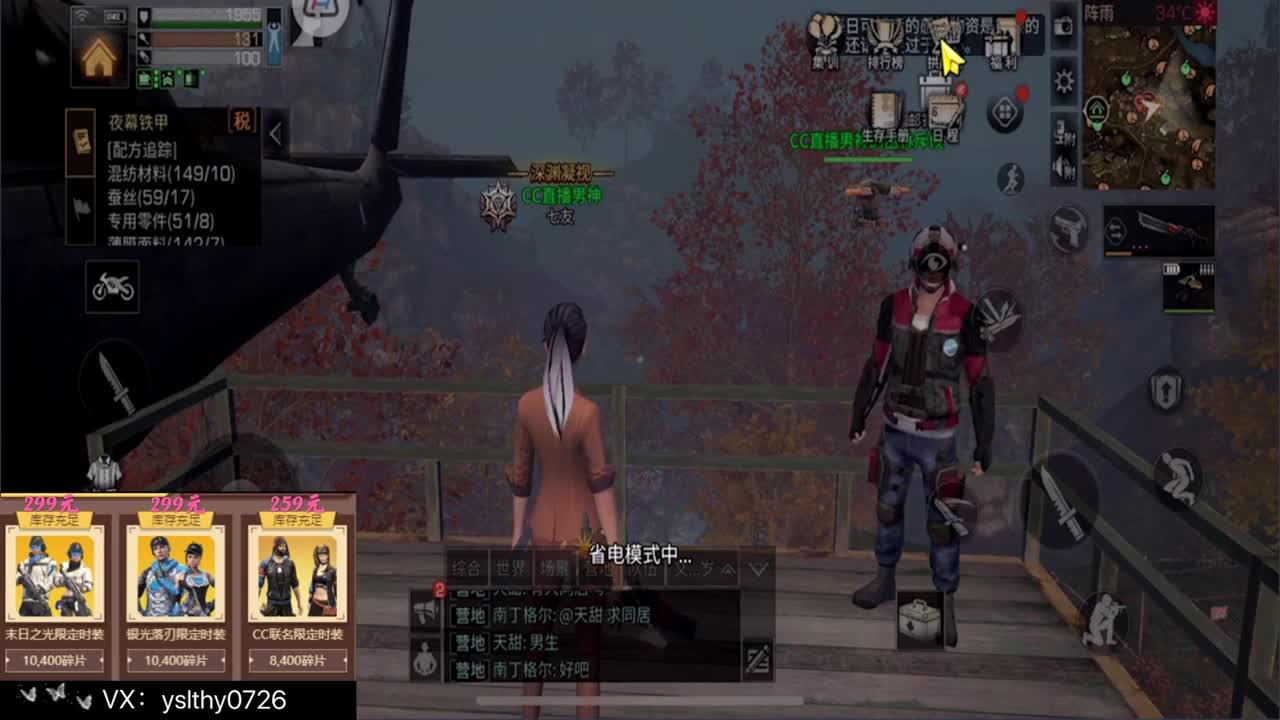This screenshot has height=720, width=1280.
Task: Select the pistol weapon slot on the right
Action: (x=1069, y=226)
